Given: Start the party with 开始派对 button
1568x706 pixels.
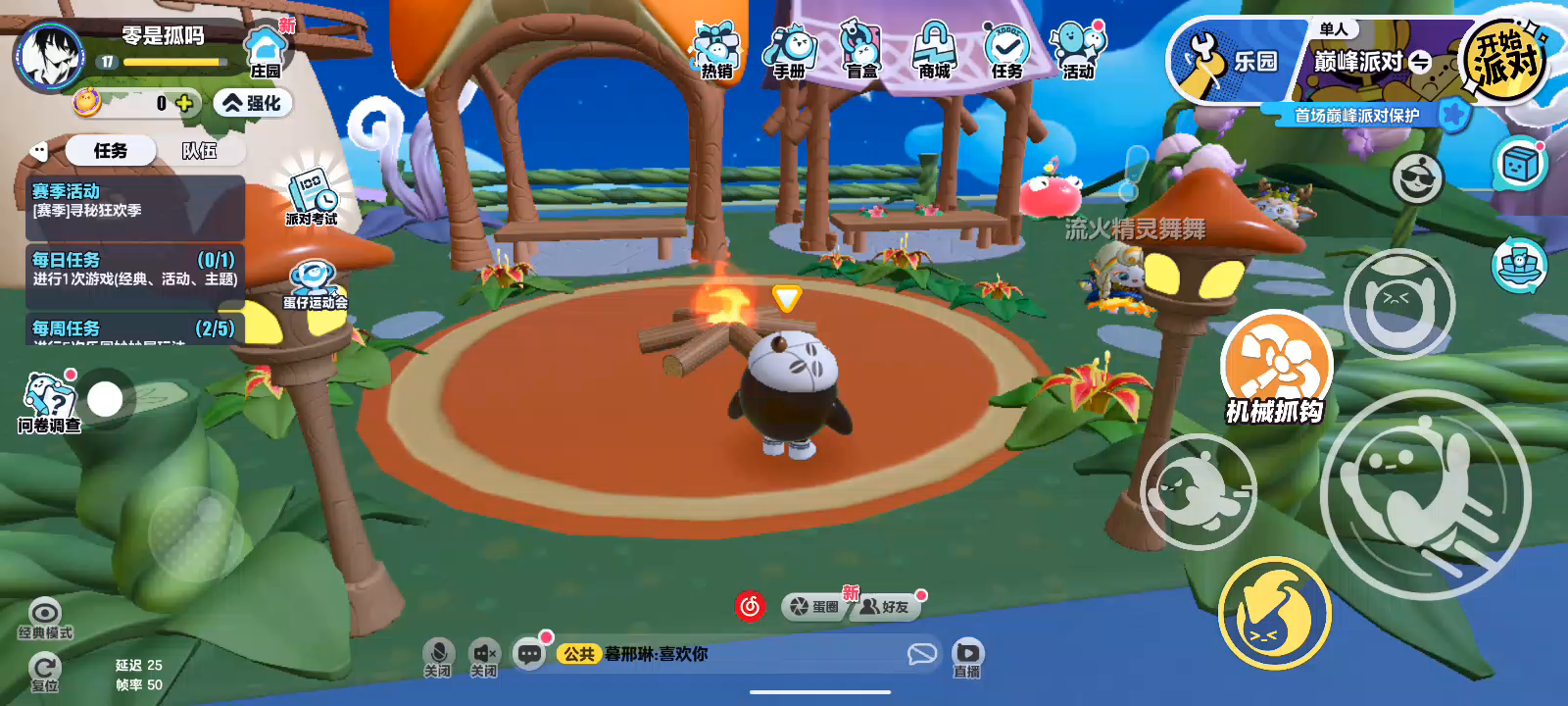Looking at the screenshot, I should pyautogui.click(x=1504, y=61).
